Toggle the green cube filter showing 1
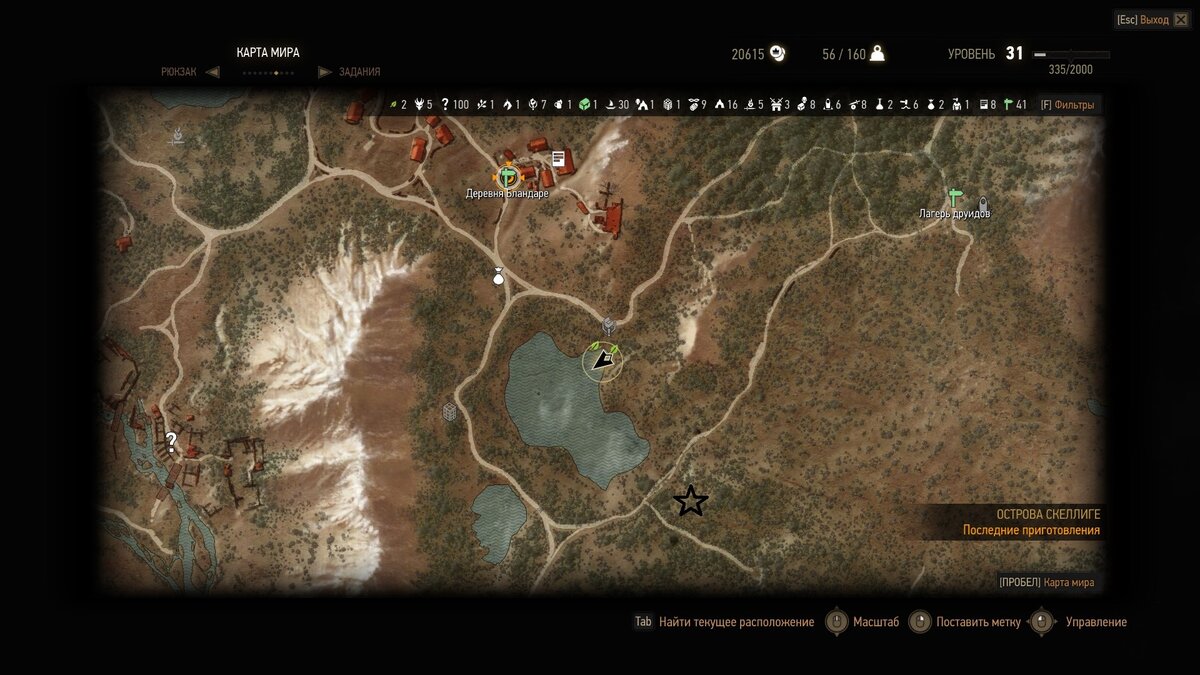 coord(585,104)
